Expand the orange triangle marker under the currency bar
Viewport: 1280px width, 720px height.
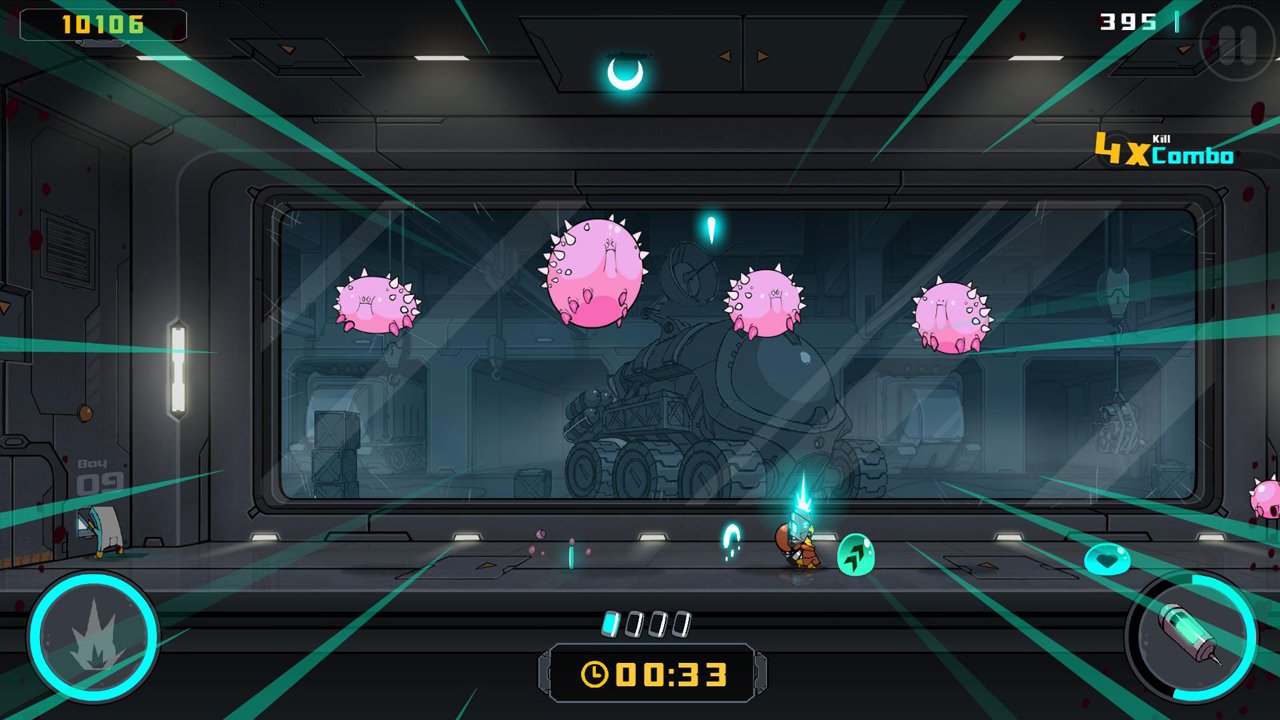1183,48
